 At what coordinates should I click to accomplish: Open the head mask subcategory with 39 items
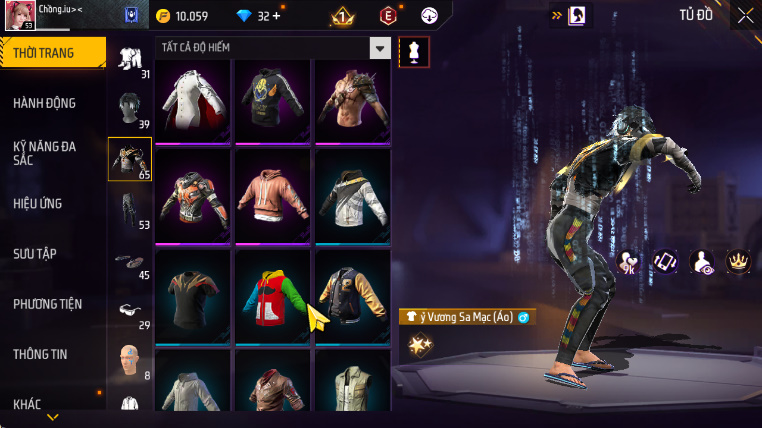click(130, 109)
